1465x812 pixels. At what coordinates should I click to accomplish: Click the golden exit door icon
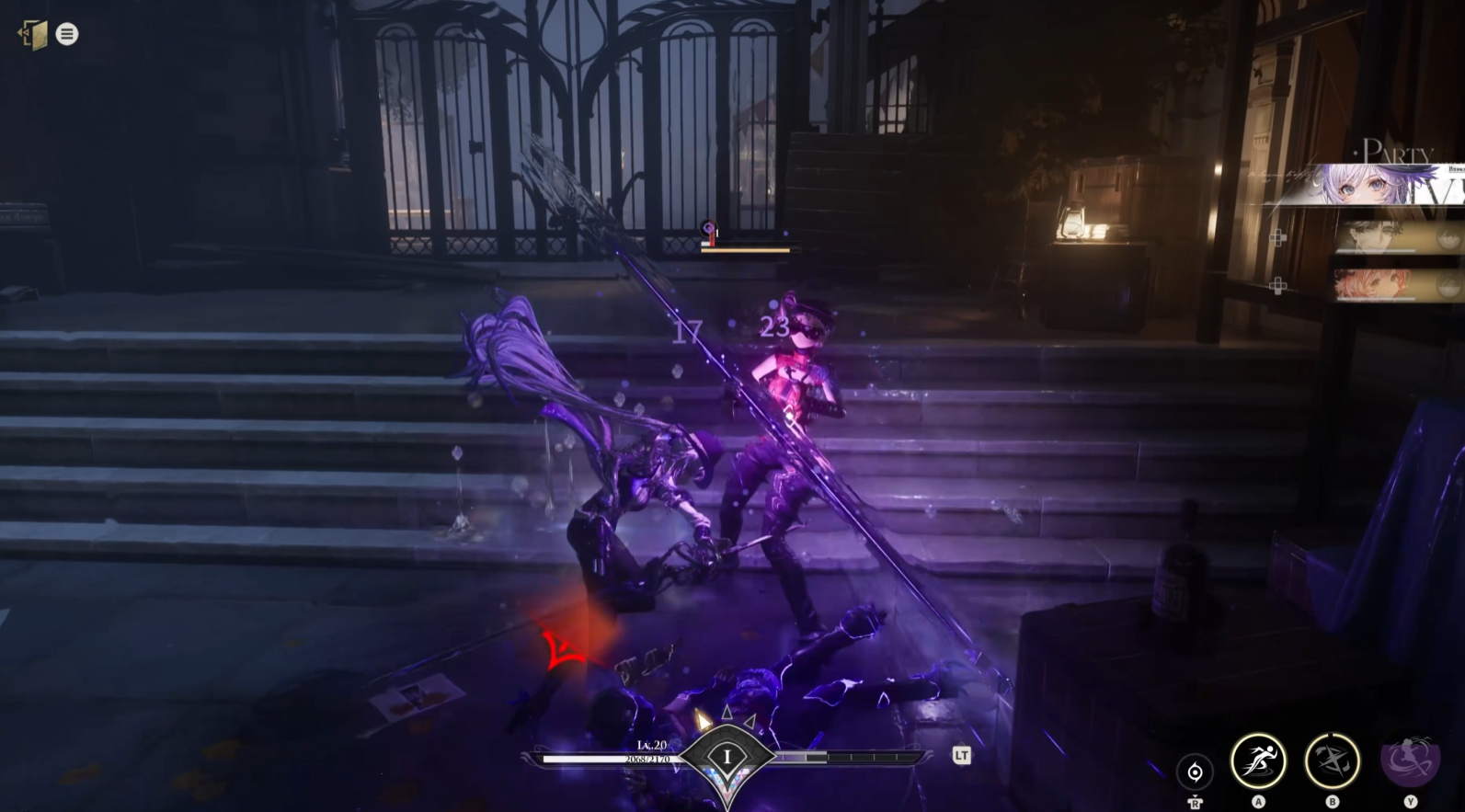(34, 35)
